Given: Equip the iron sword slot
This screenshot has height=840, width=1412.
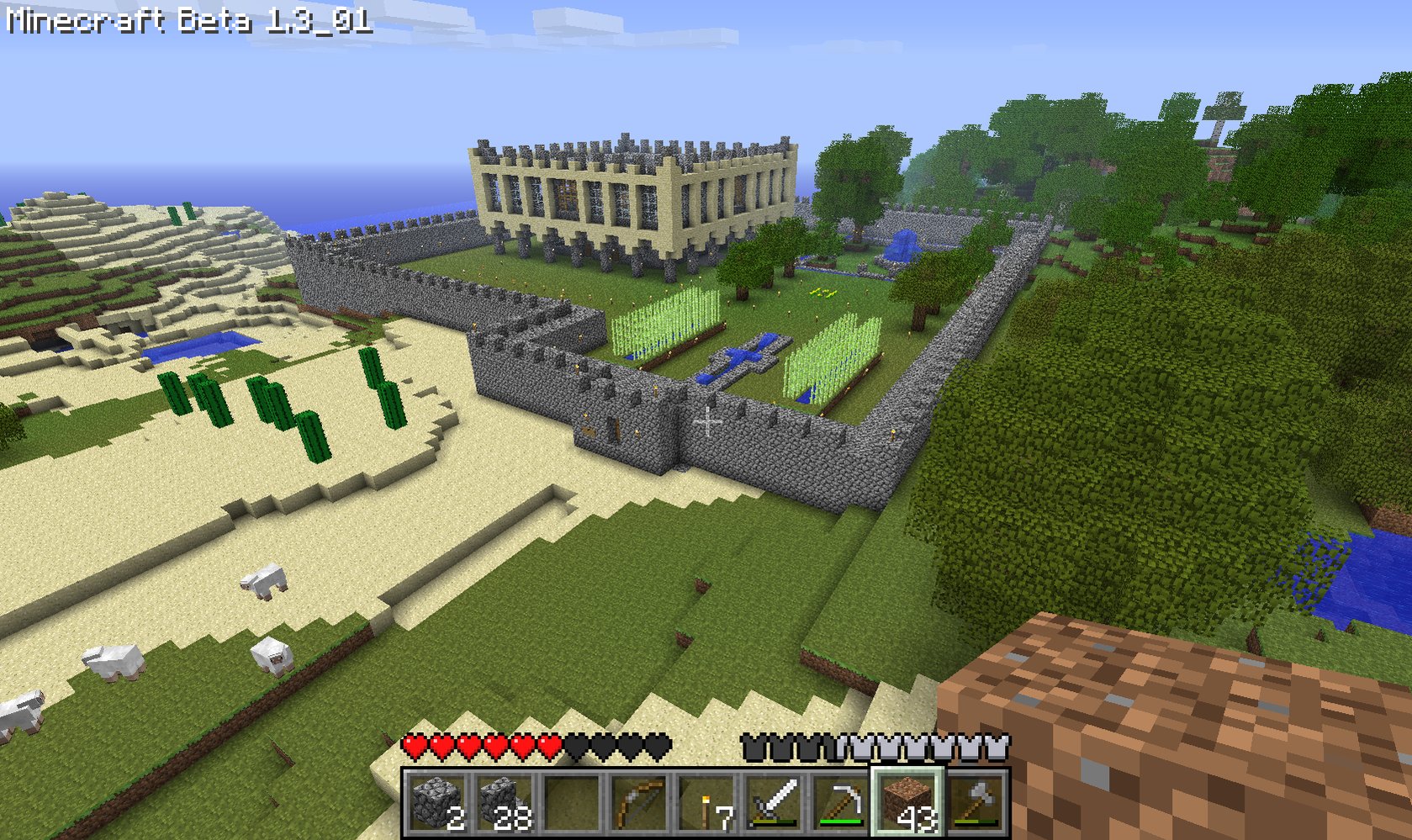Looking at the screenshot, I should tap(774, 802).
